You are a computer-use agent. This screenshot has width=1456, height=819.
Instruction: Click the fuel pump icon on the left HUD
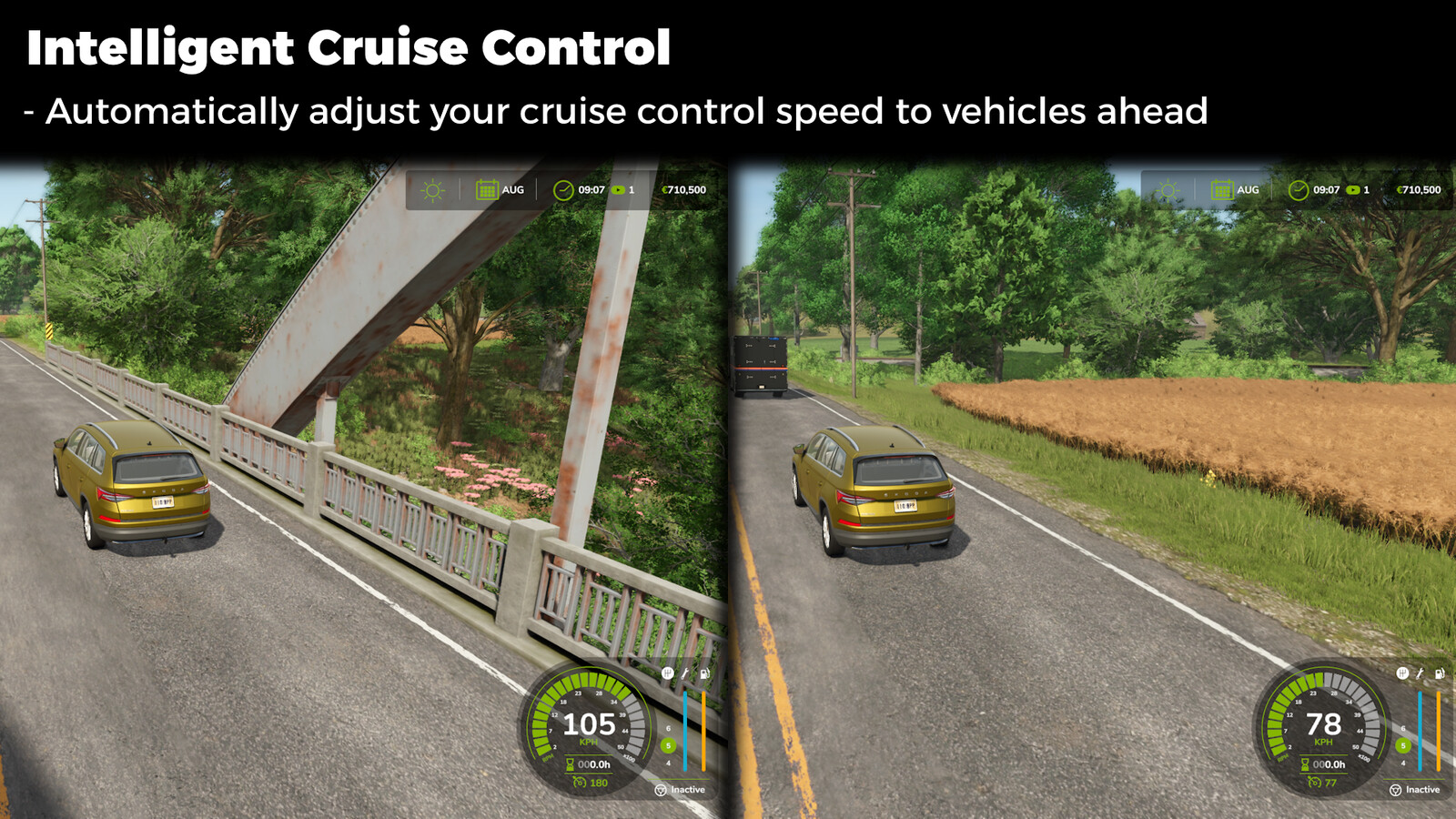(706, 675)
